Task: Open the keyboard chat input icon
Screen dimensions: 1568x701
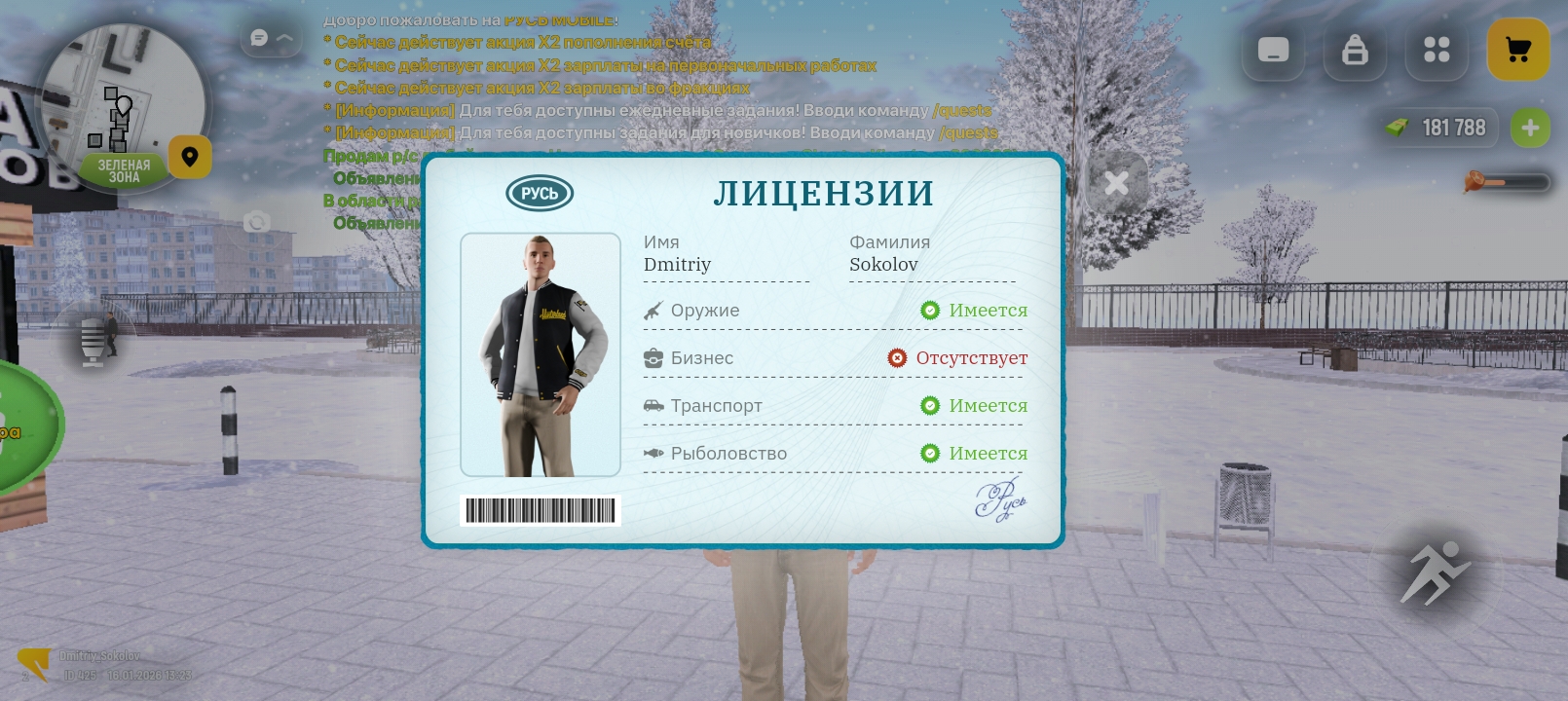Action: [1272, 50]
